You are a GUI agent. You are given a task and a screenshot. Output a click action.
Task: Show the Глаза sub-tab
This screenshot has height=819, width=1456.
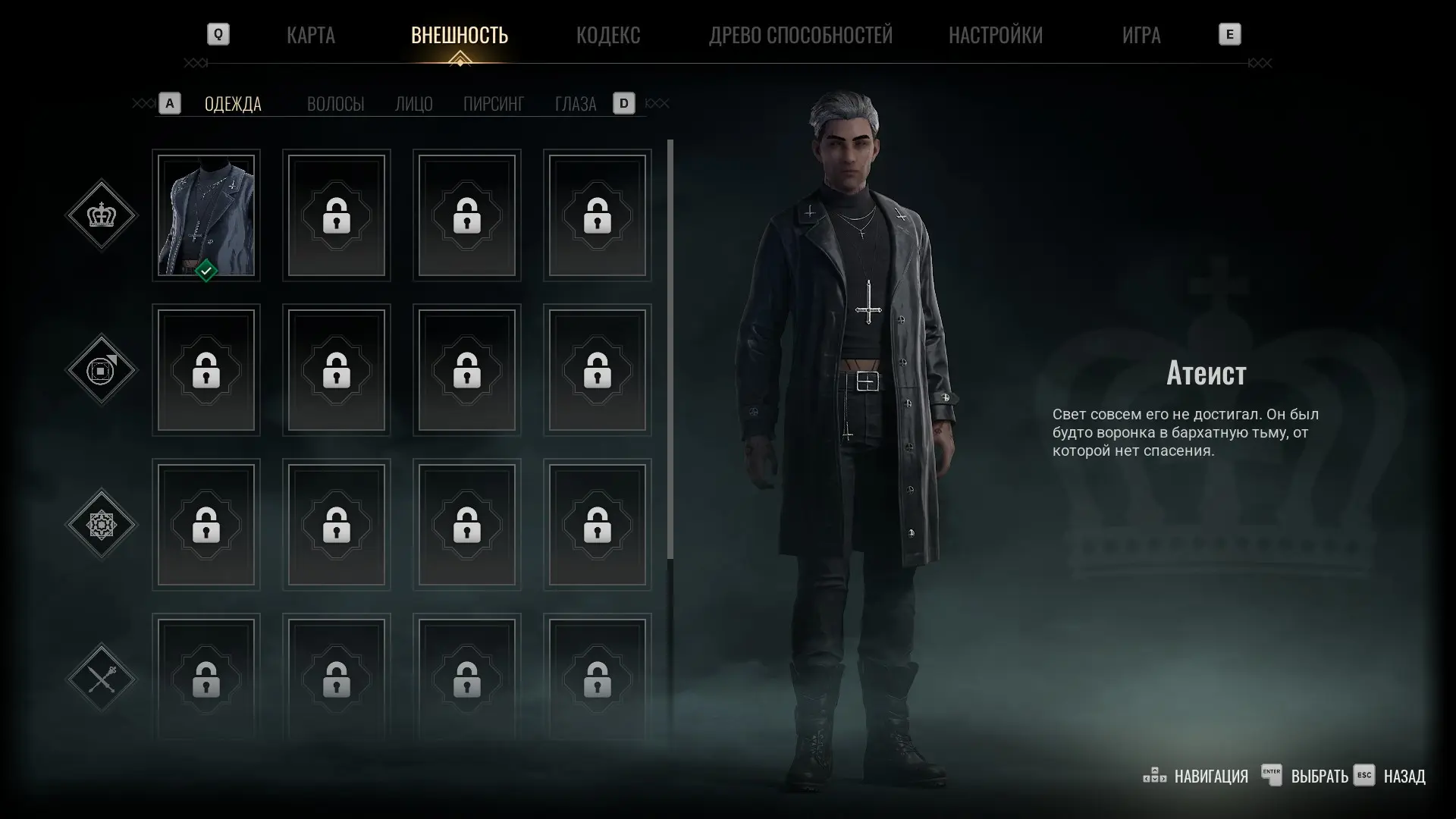575,104
